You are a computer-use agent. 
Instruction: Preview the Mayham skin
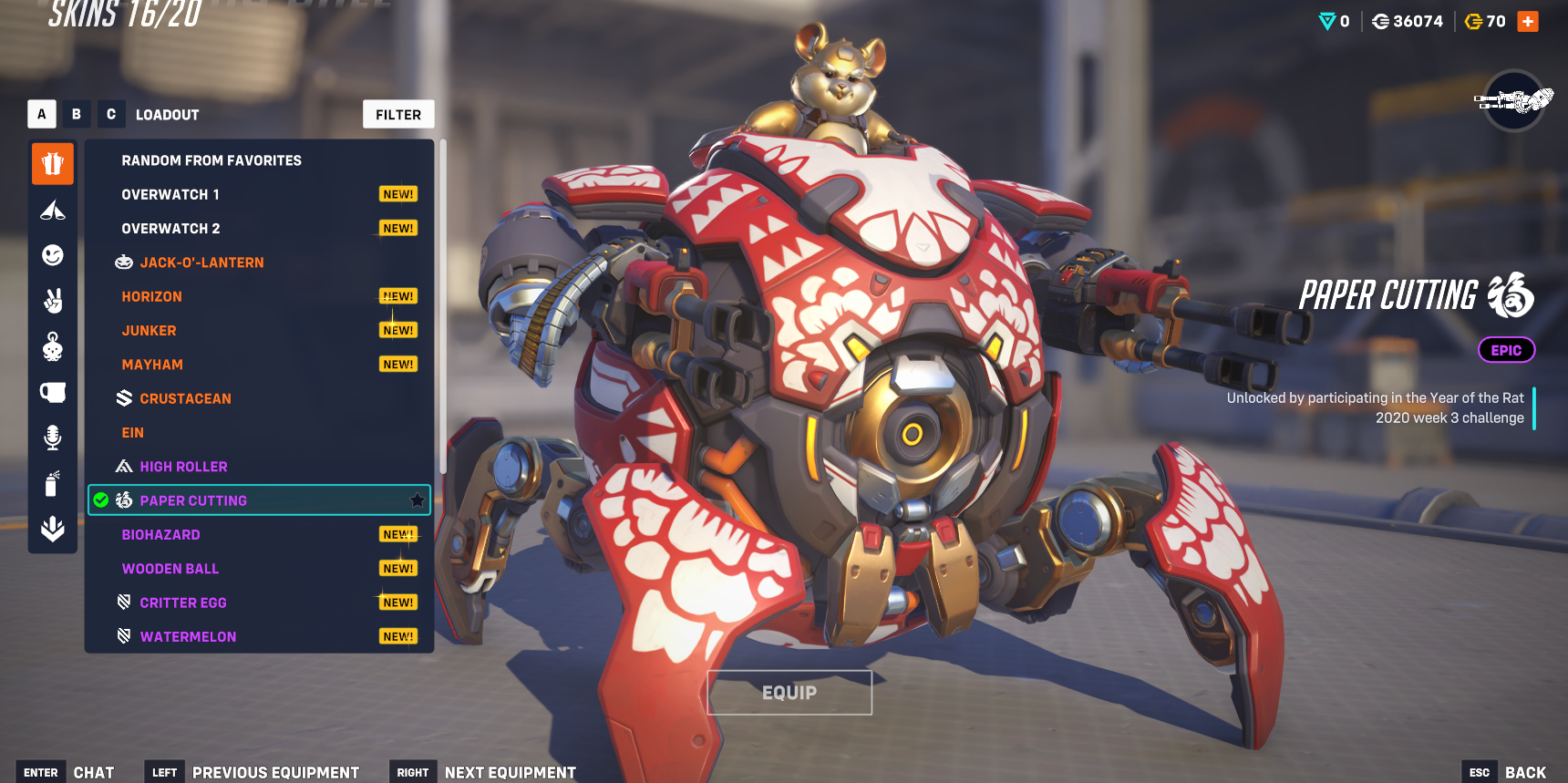tap(152, 365)
